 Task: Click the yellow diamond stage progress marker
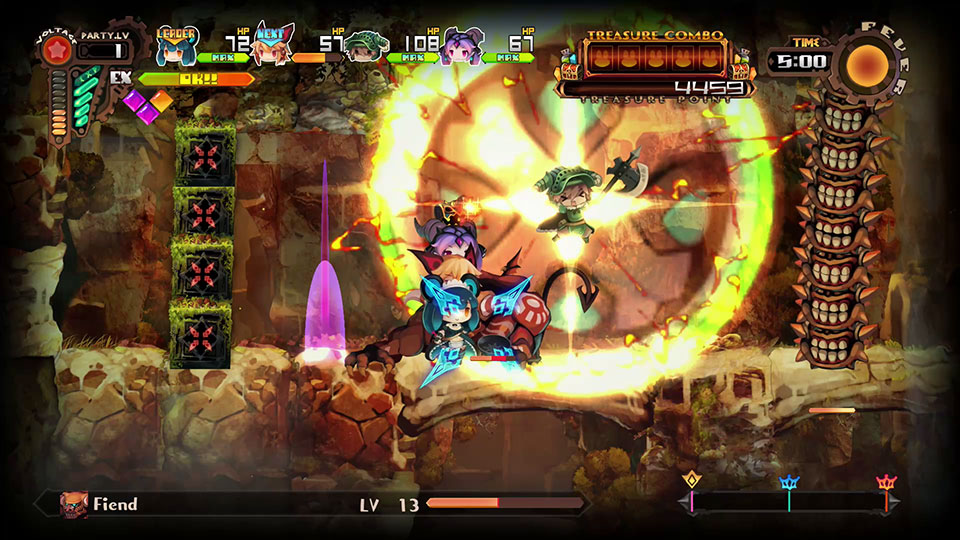tap(691, 481)
